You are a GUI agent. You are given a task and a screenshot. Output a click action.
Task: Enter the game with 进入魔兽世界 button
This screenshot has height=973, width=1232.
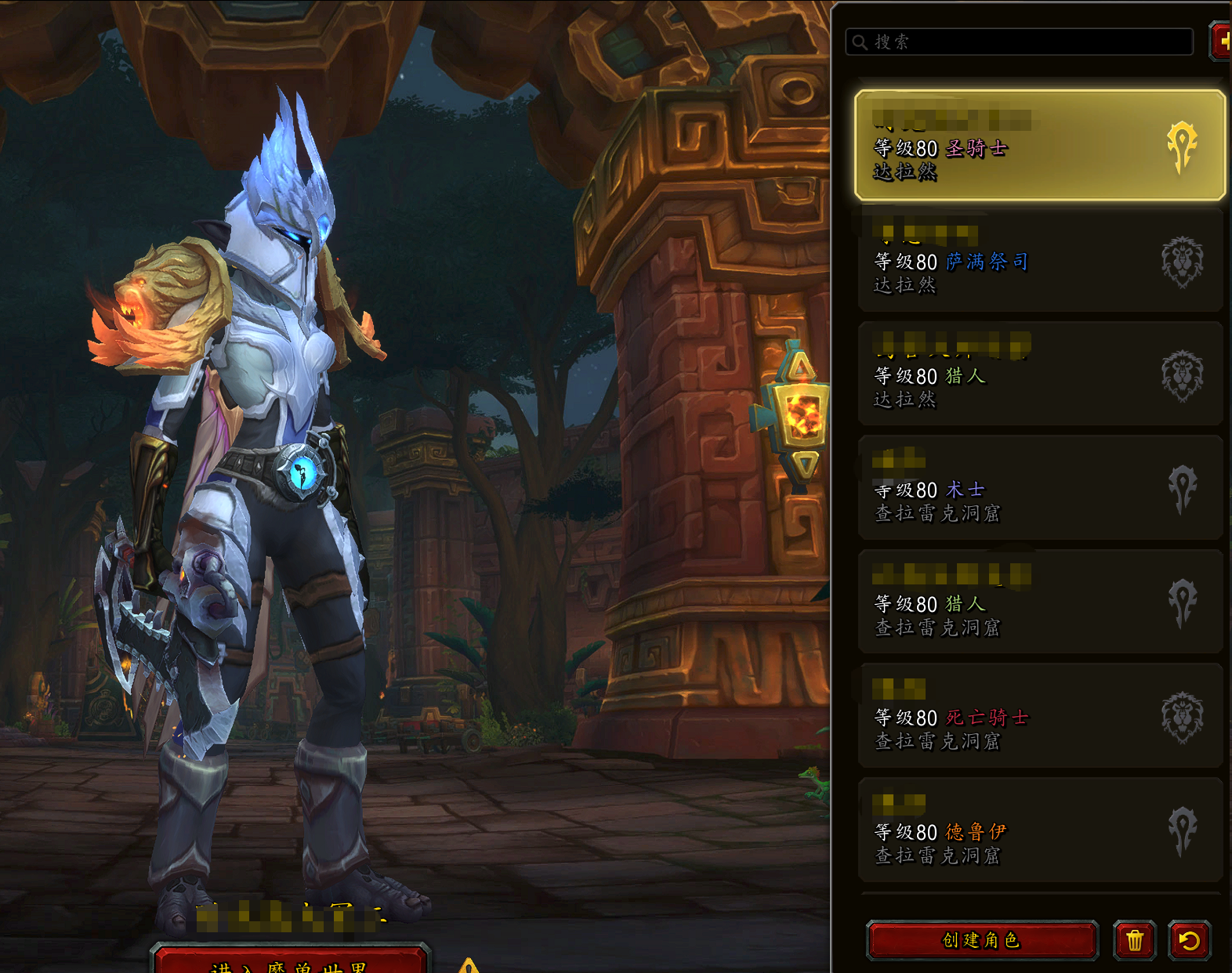coord(290,964)
